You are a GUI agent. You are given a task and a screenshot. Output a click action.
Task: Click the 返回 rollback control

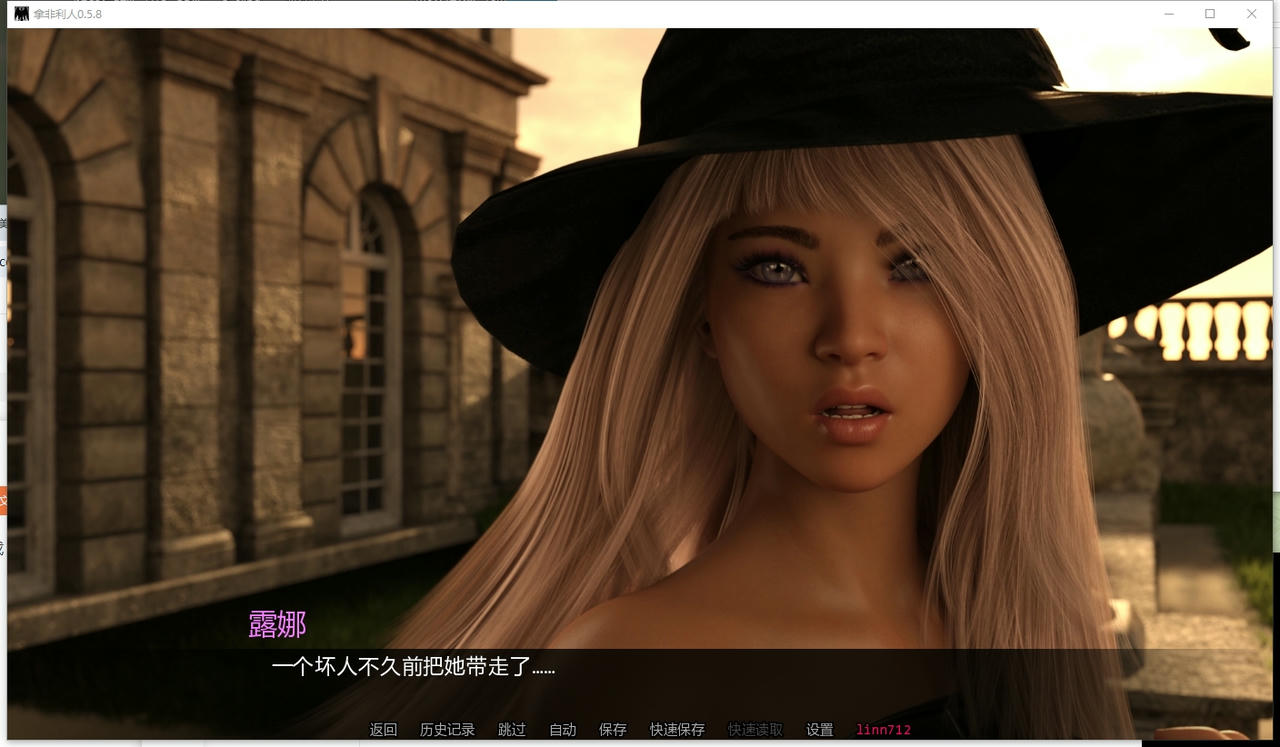[x=384, y=730]
